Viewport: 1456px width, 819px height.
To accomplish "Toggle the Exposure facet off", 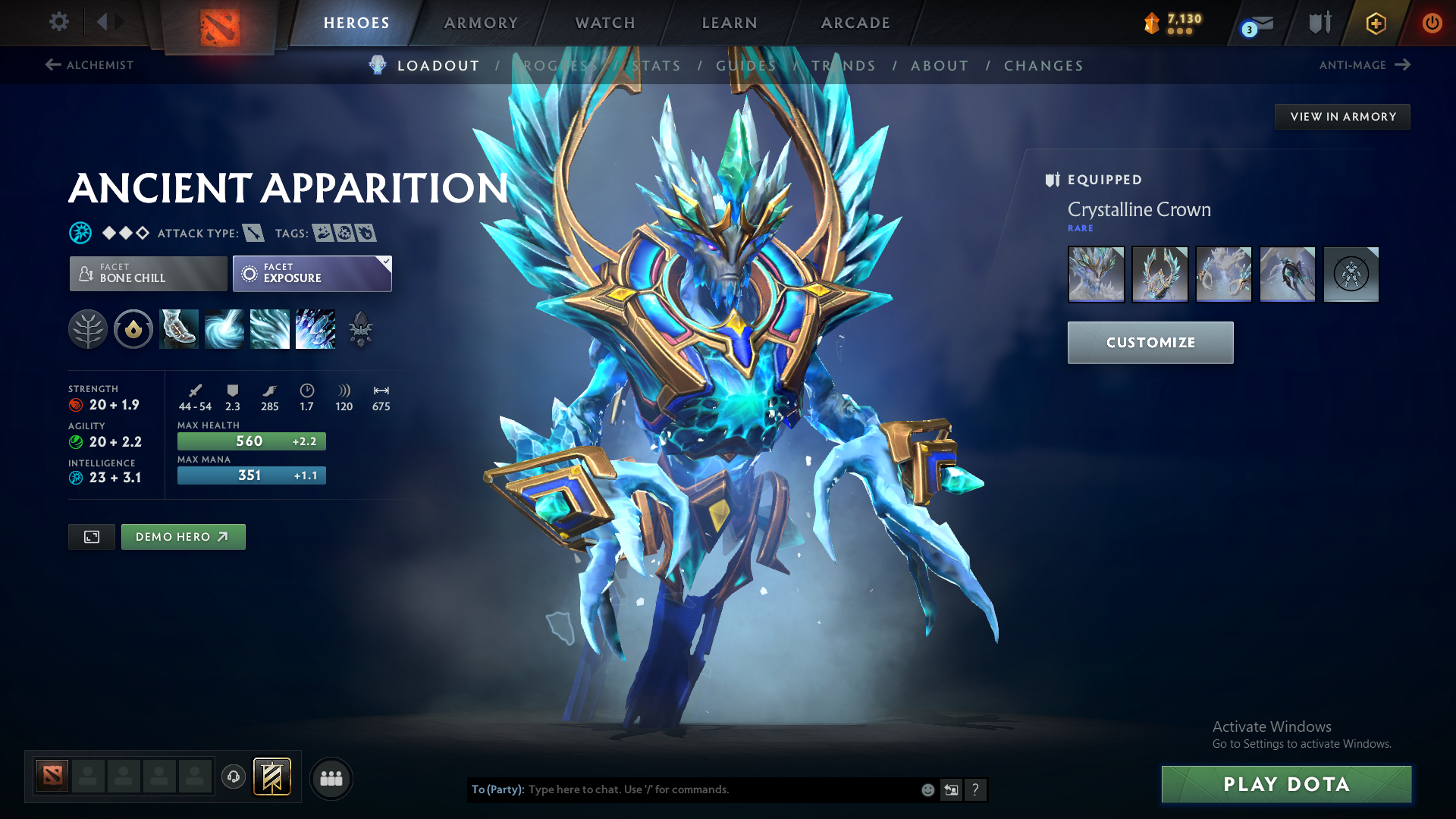I will coord(312,273).
